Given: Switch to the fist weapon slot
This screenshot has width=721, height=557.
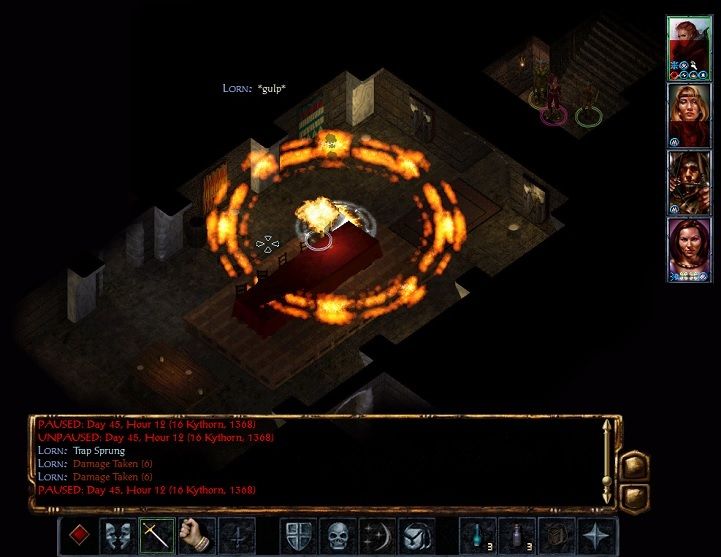Looking at the screenshot, I should pyautogui.click(x=197, y=535).
